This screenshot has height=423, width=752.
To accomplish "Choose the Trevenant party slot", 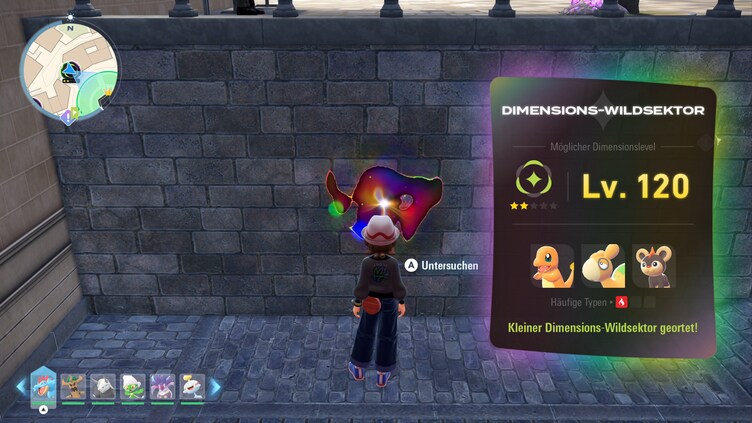I will coord(74,387).
